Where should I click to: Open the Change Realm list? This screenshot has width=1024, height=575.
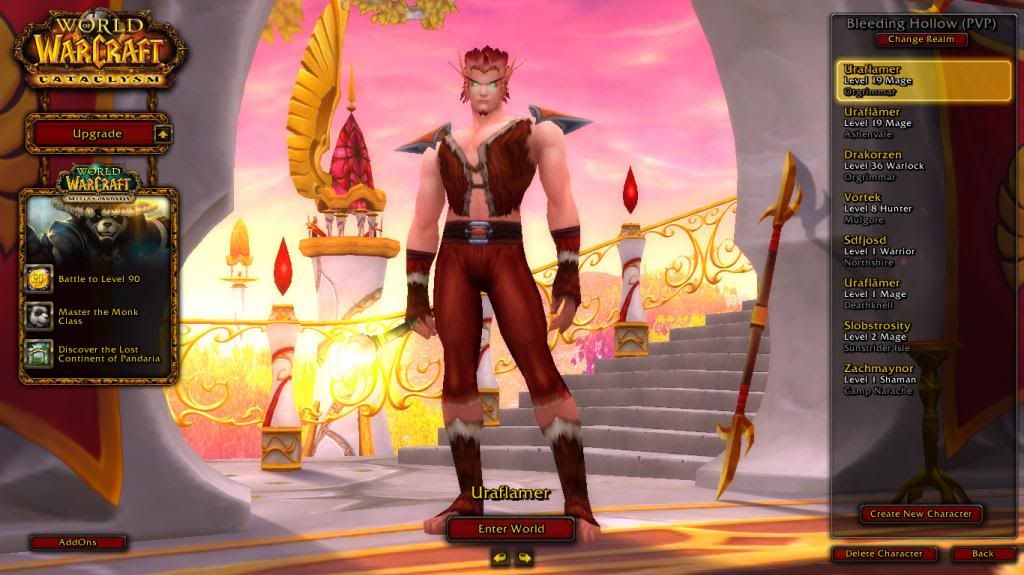921,40
